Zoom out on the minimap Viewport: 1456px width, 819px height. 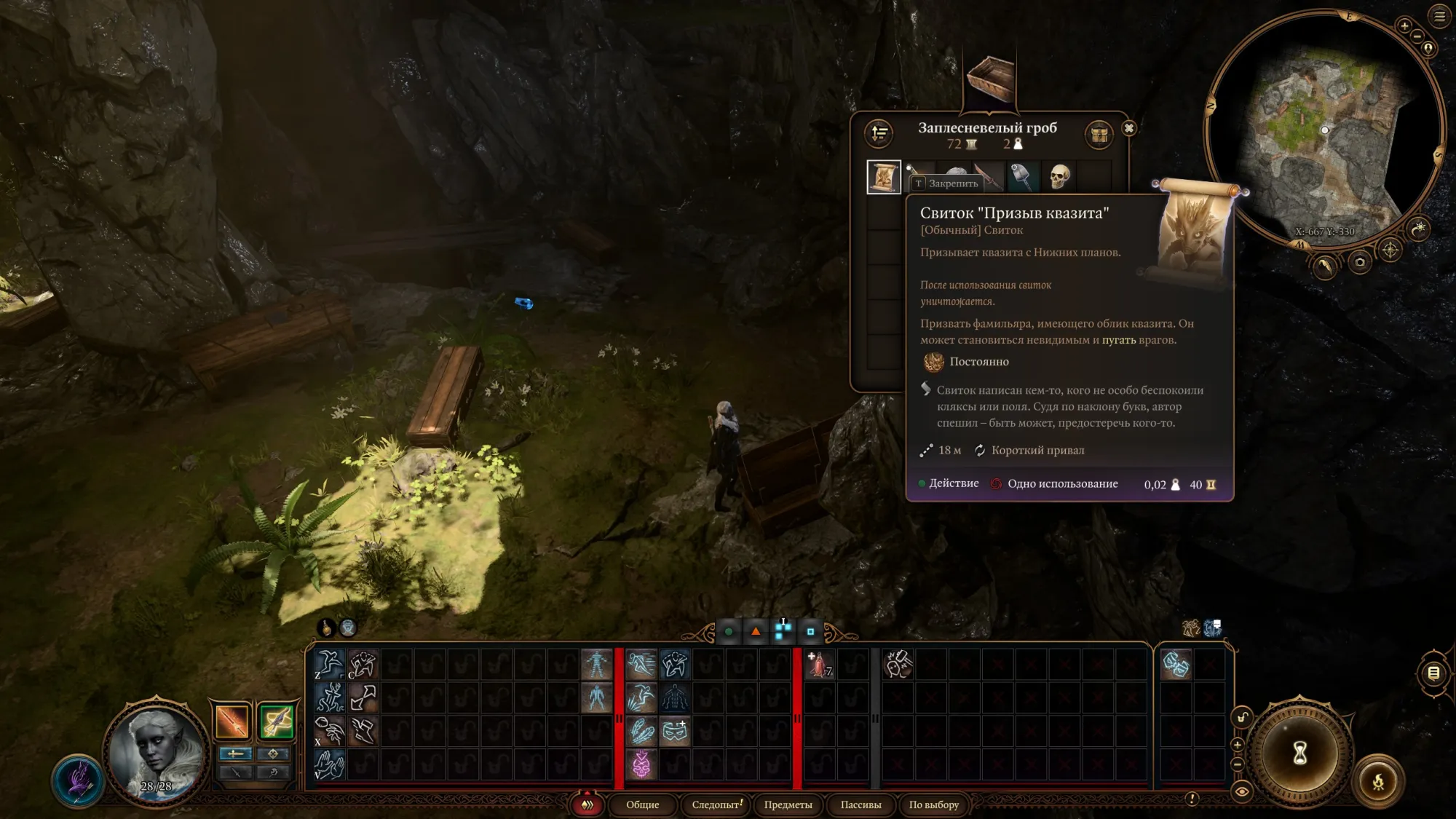point(1417,36)
